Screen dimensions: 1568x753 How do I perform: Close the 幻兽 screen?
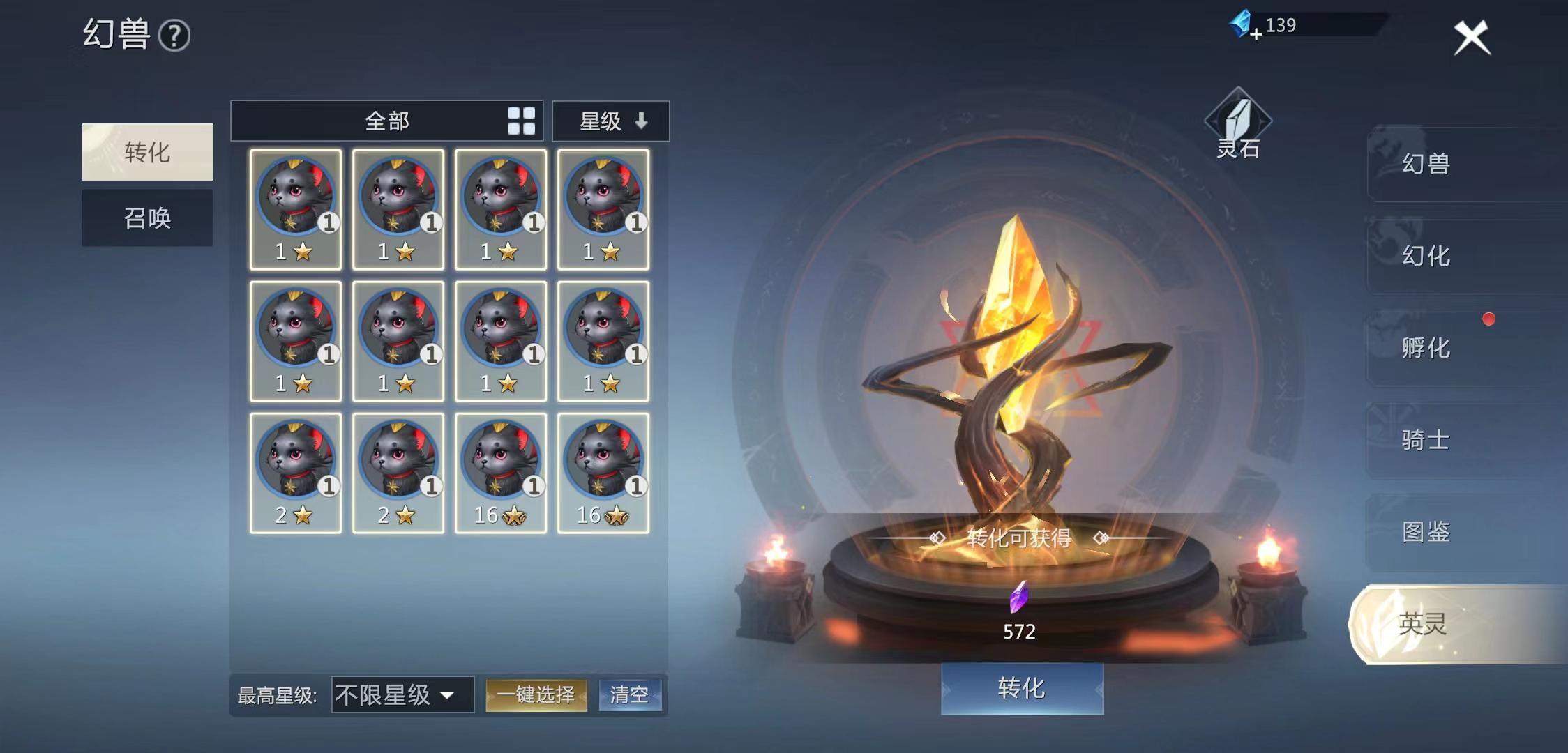point(1471,38)
